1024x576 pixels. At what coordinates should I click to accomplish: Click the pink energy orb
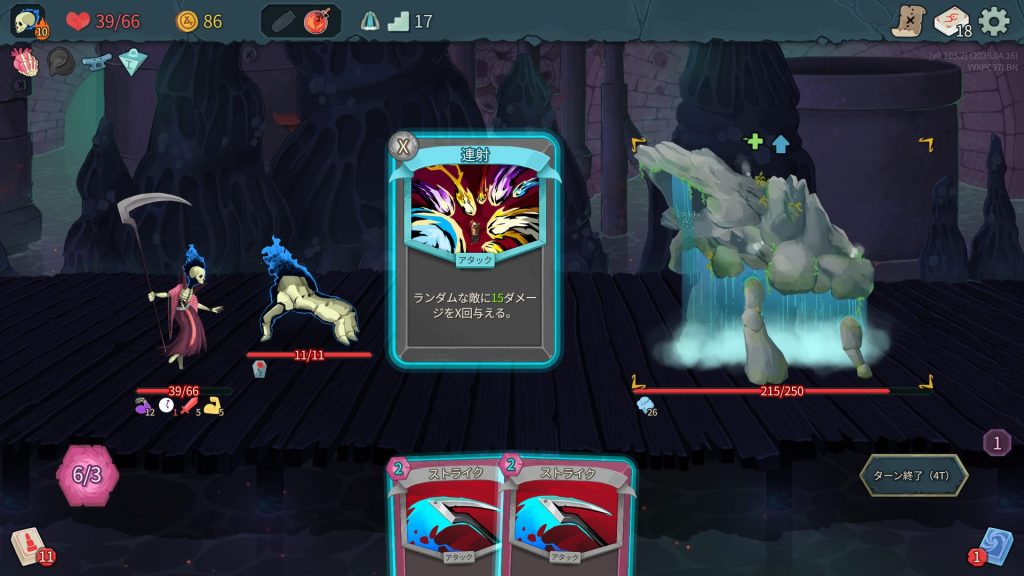coord(87,474)
